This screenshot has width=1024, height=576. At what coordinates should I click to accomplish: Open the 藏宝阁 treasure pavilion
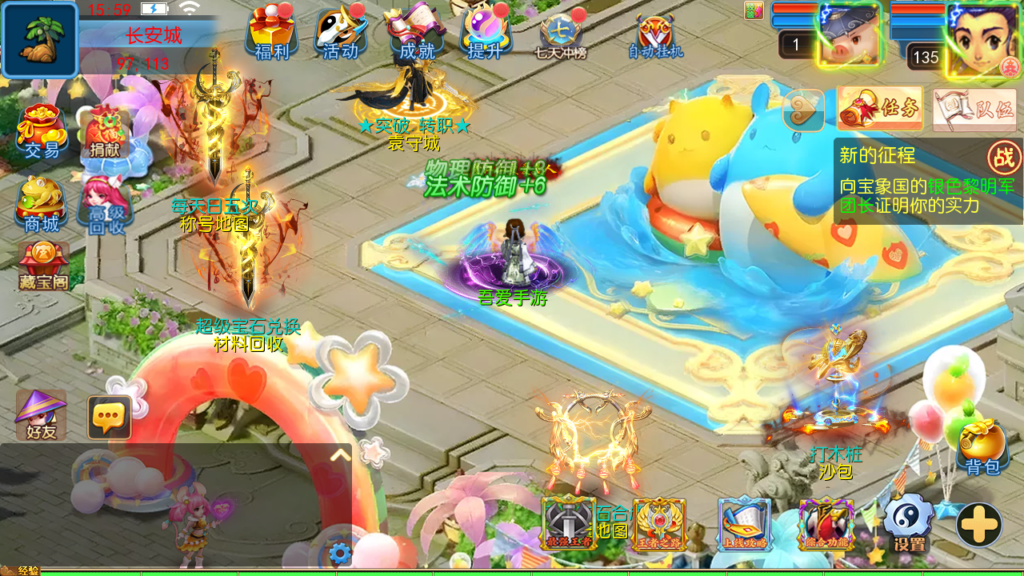(x=43, y=265)
